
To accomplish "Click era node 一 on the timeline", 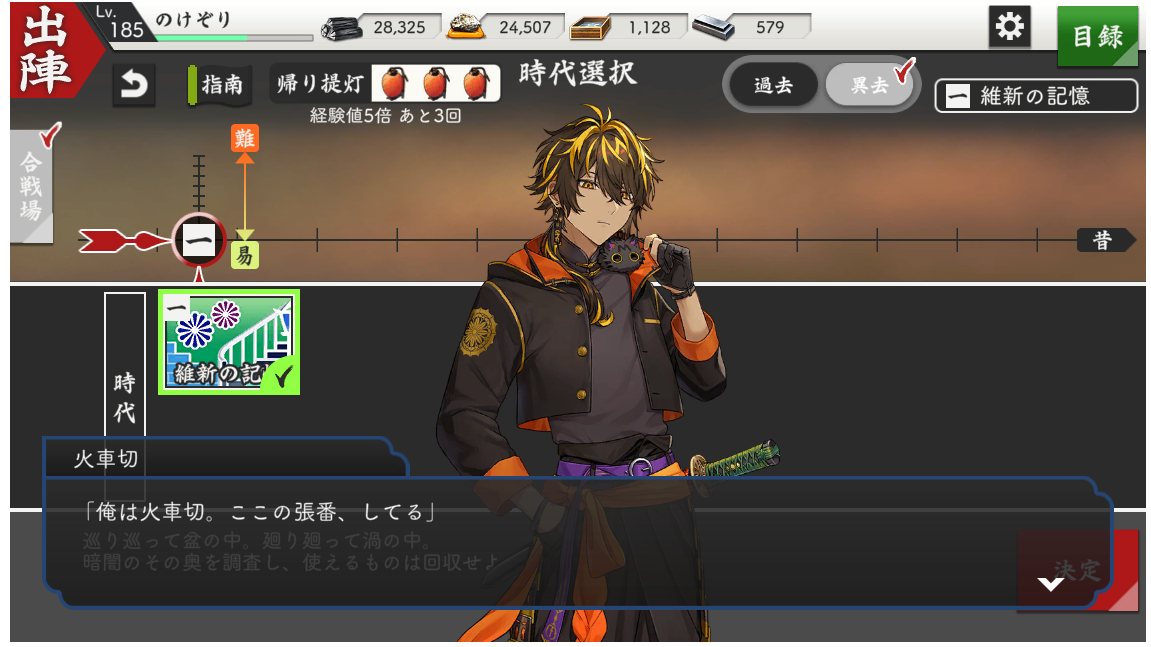I will tap(198, 240).
